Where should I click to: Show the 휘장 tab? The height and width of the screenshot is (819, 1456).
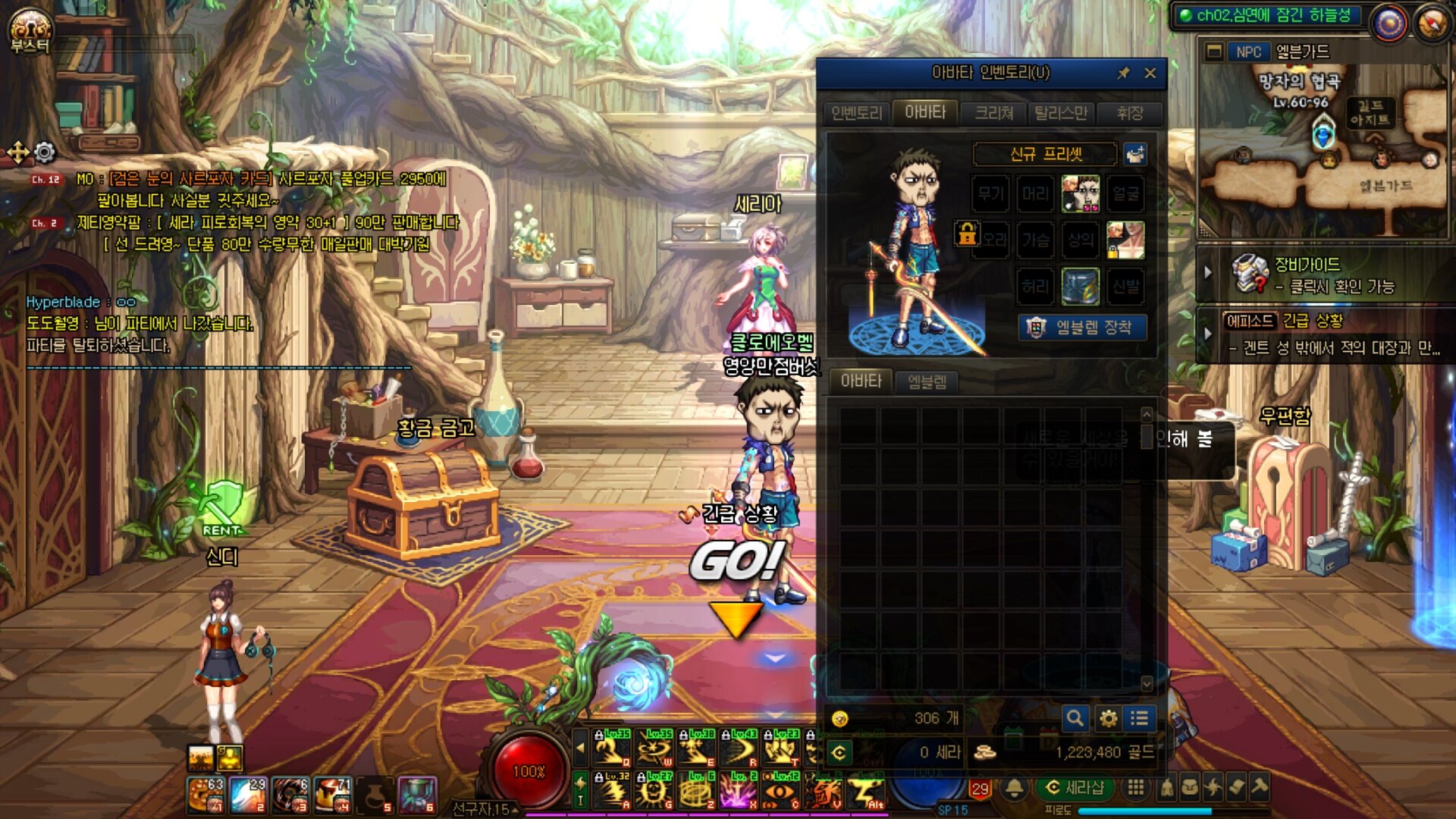(x=1129, y=113)
